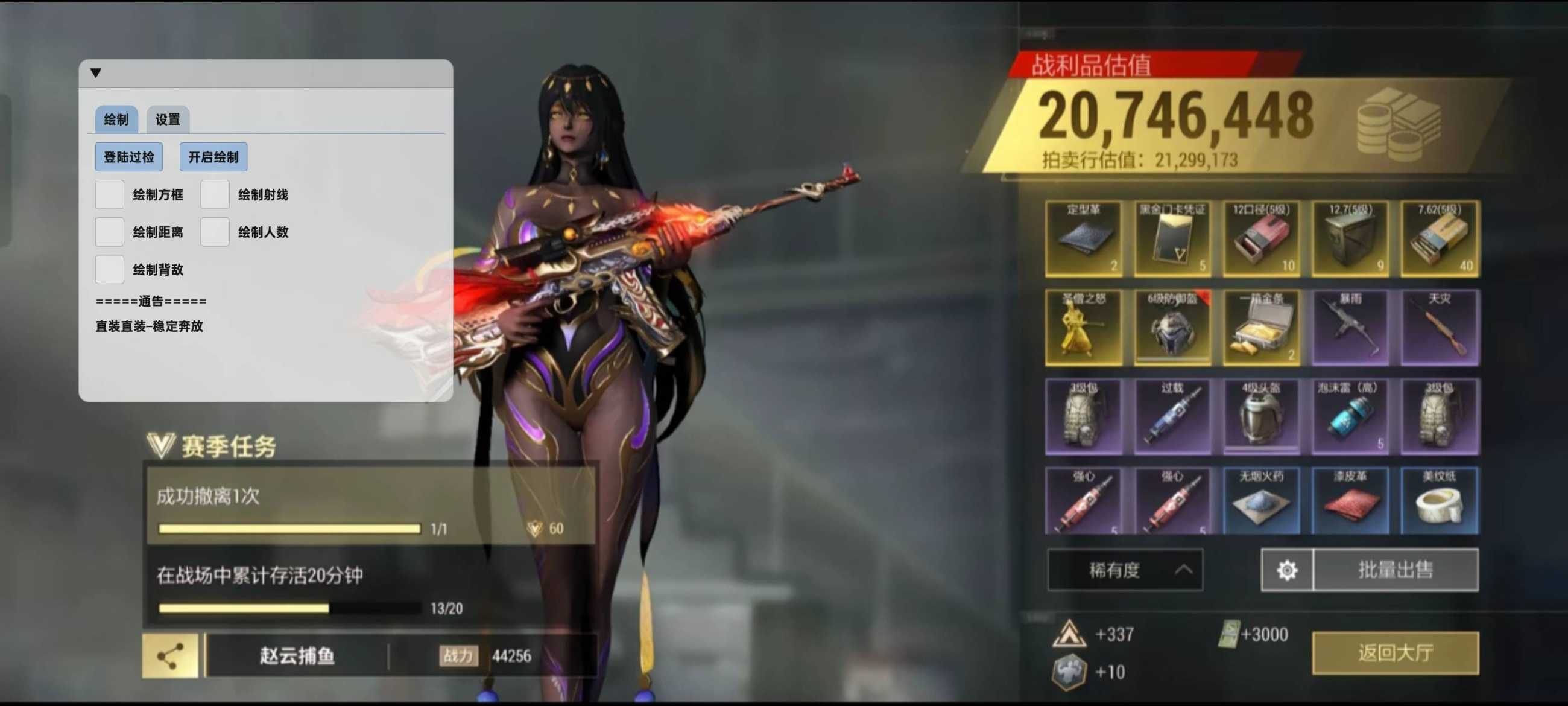Collapse the overlay panel with the triangle arrow
The image size is (1568, 706).
(x=95, y=73)
